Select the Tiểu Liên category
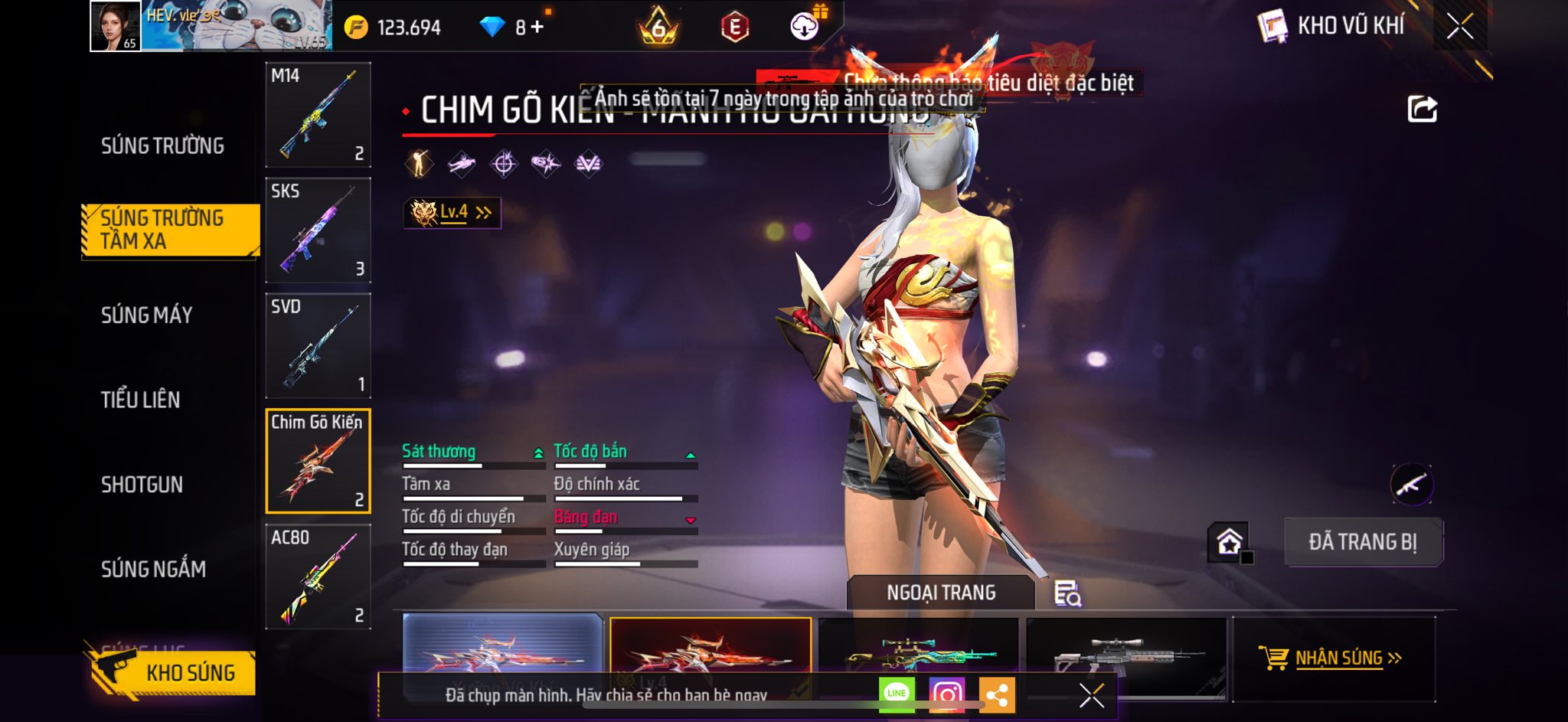This screenshot has height=722, width=1568. (x=140, y=400)
